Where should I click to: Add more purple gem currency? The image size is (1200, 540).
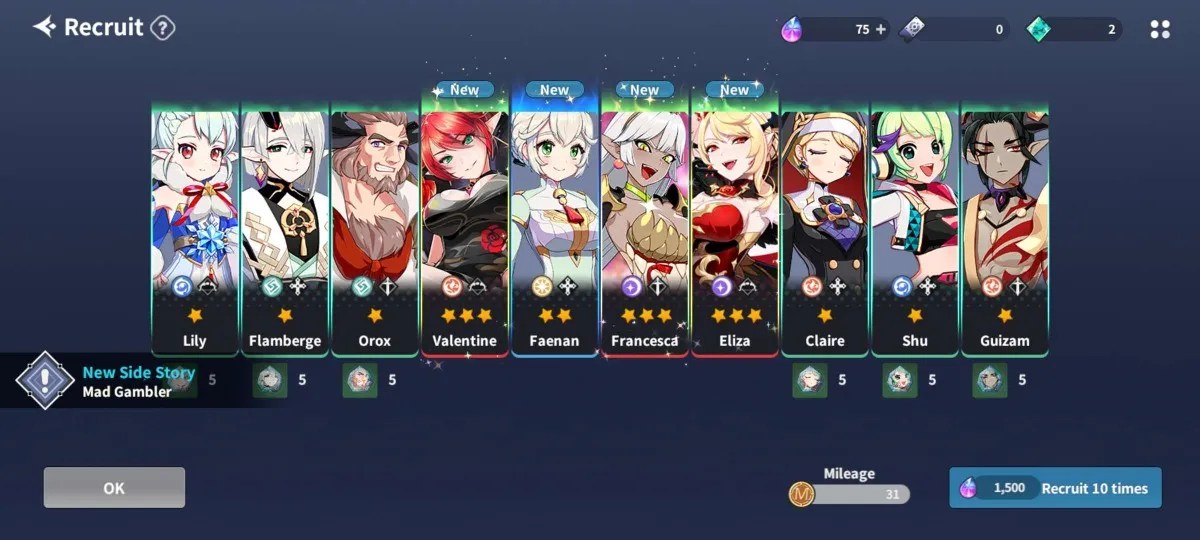(881, 30)
